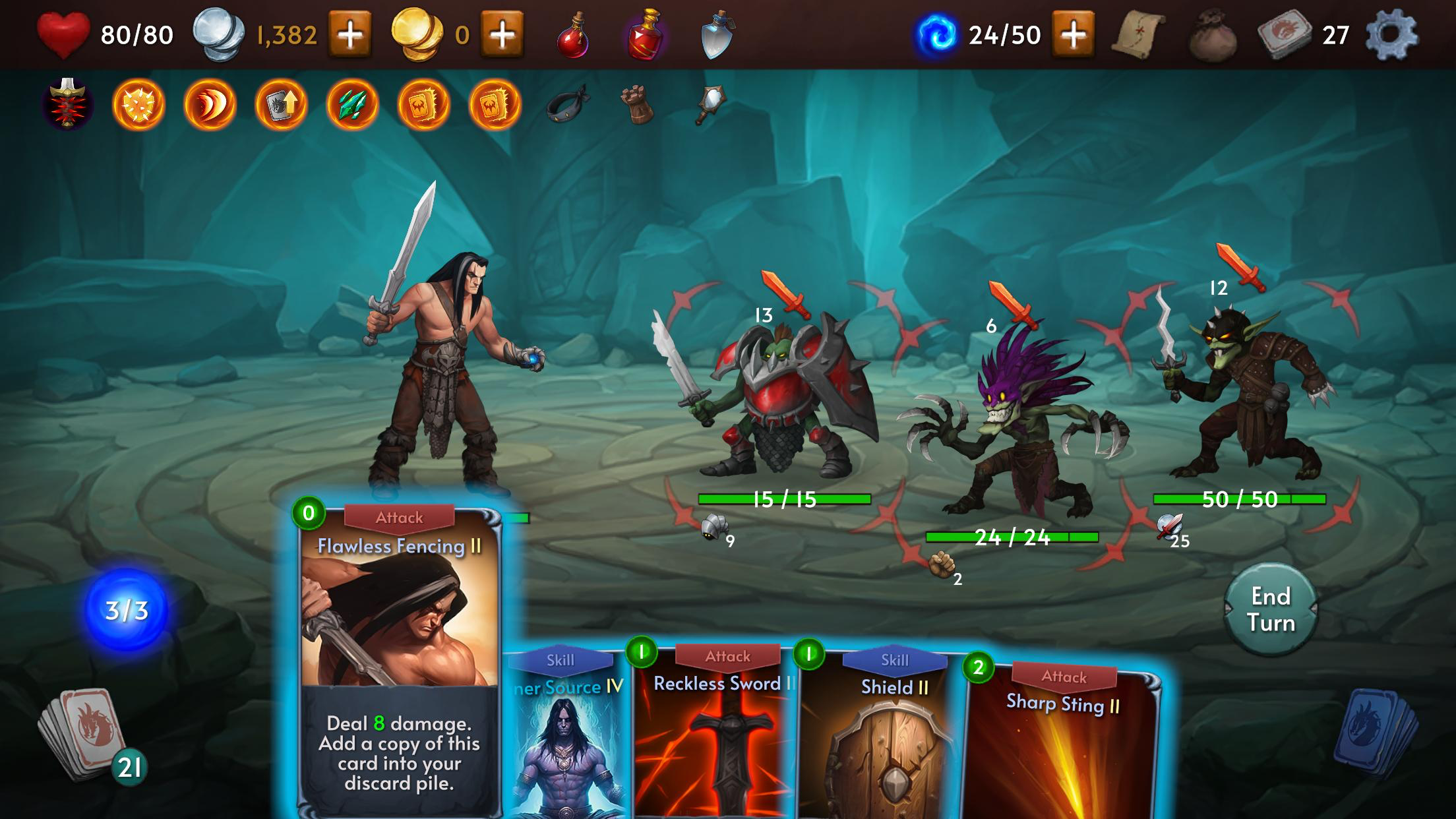This screenshot has height=819, width=1456.
Task: Select the Sharp Sting II attack card
Action: [1062, 752]
